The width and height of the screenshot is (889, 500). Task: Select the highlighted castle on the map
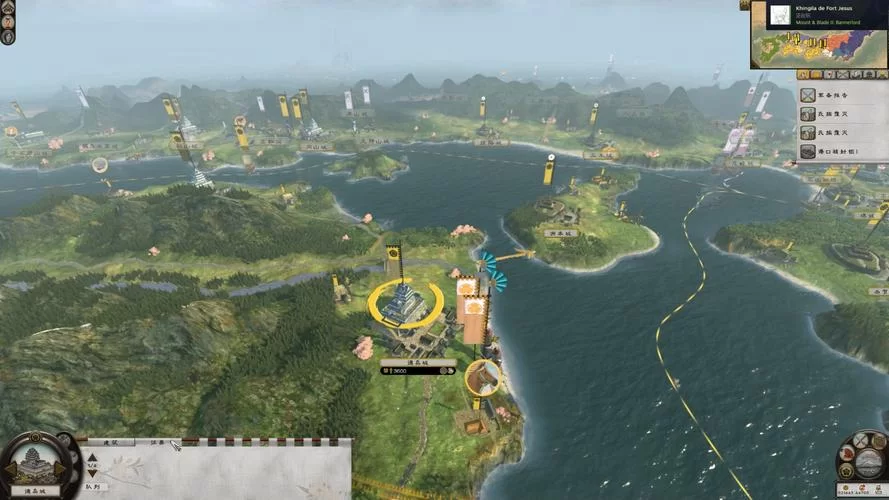(x=405, y=303)
